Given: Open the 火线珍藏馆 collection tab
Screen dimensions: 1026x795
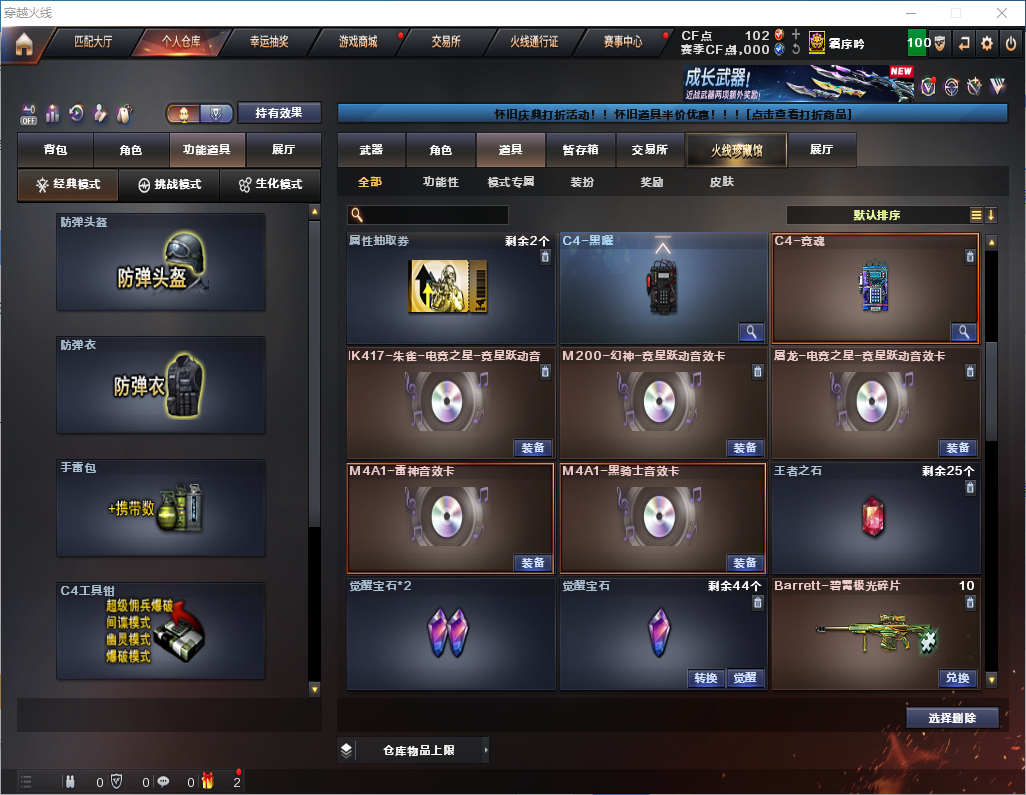Looking at the screenshot, I should point(736,150).
